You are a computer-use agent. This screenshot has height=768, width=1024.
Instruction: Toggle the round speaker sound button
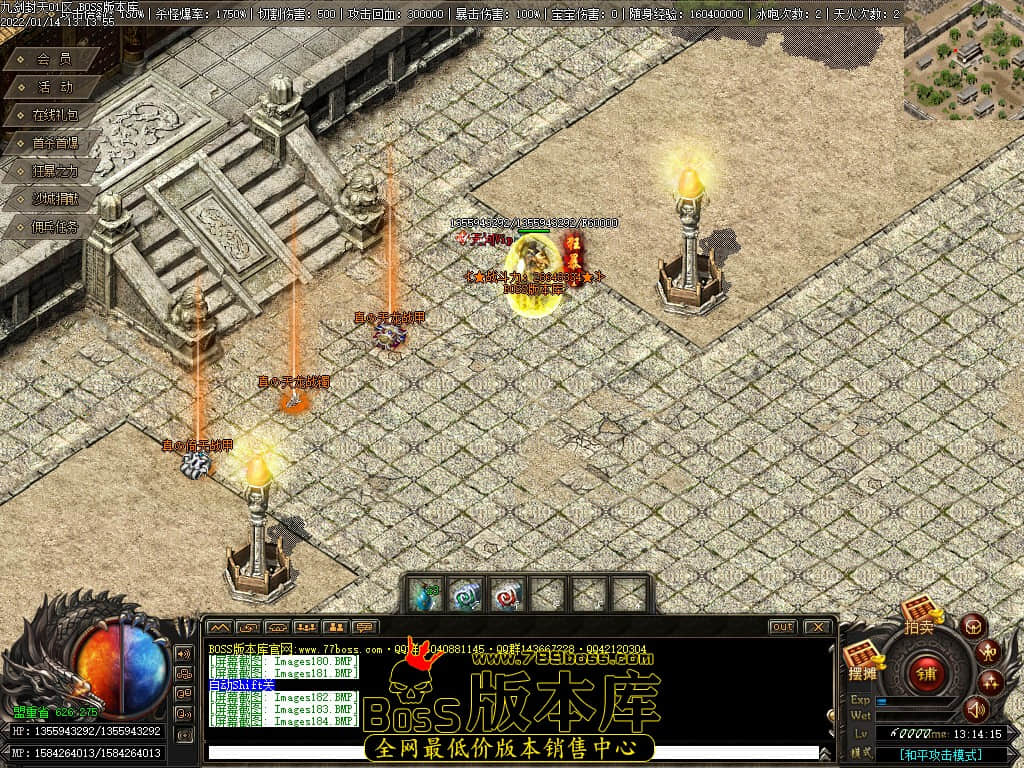pos(976,710)
